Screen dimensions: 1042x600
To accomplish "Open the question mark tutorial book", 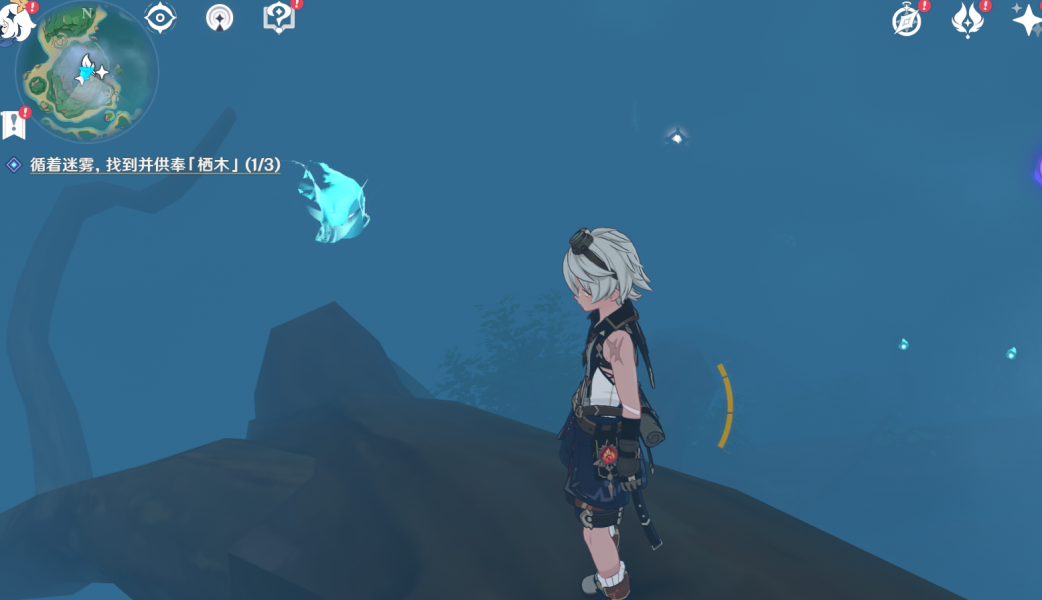I will [278, 18].
